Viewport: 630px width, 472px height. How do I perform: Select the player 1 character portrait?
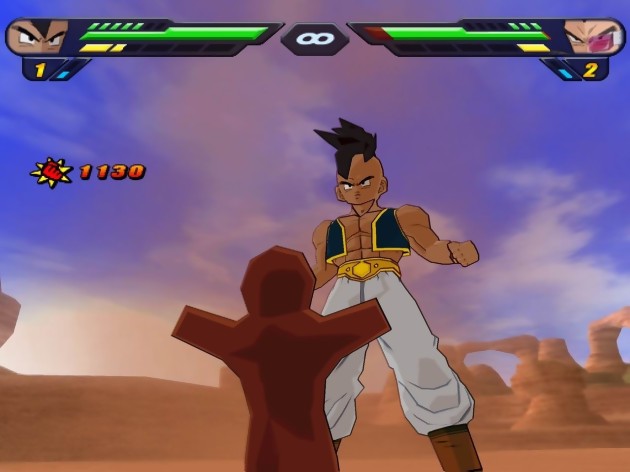37,37
